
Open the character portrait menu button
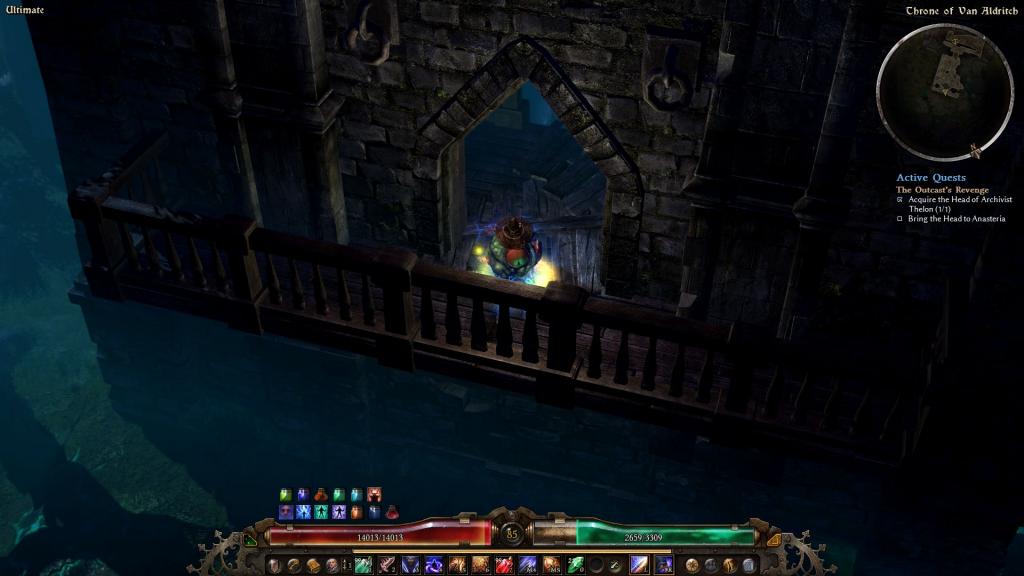click(x=332, y=565)
